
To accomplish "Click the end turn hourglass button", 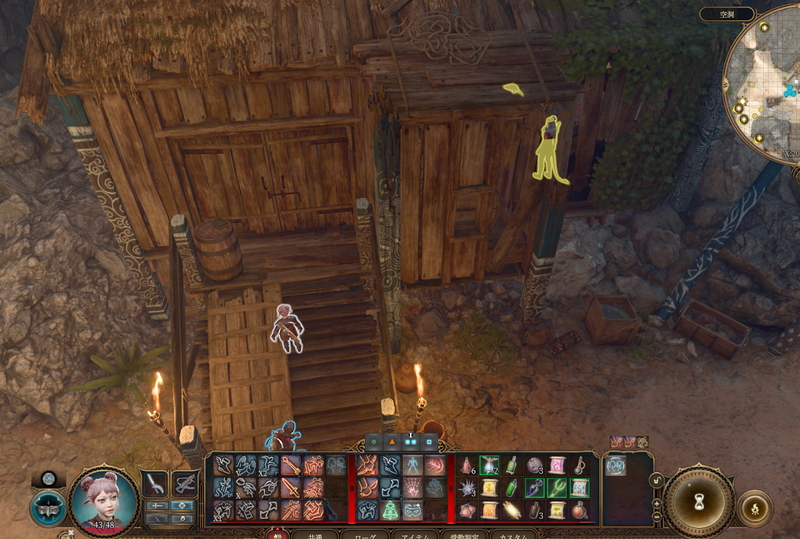I will click(x=699, y=500).
